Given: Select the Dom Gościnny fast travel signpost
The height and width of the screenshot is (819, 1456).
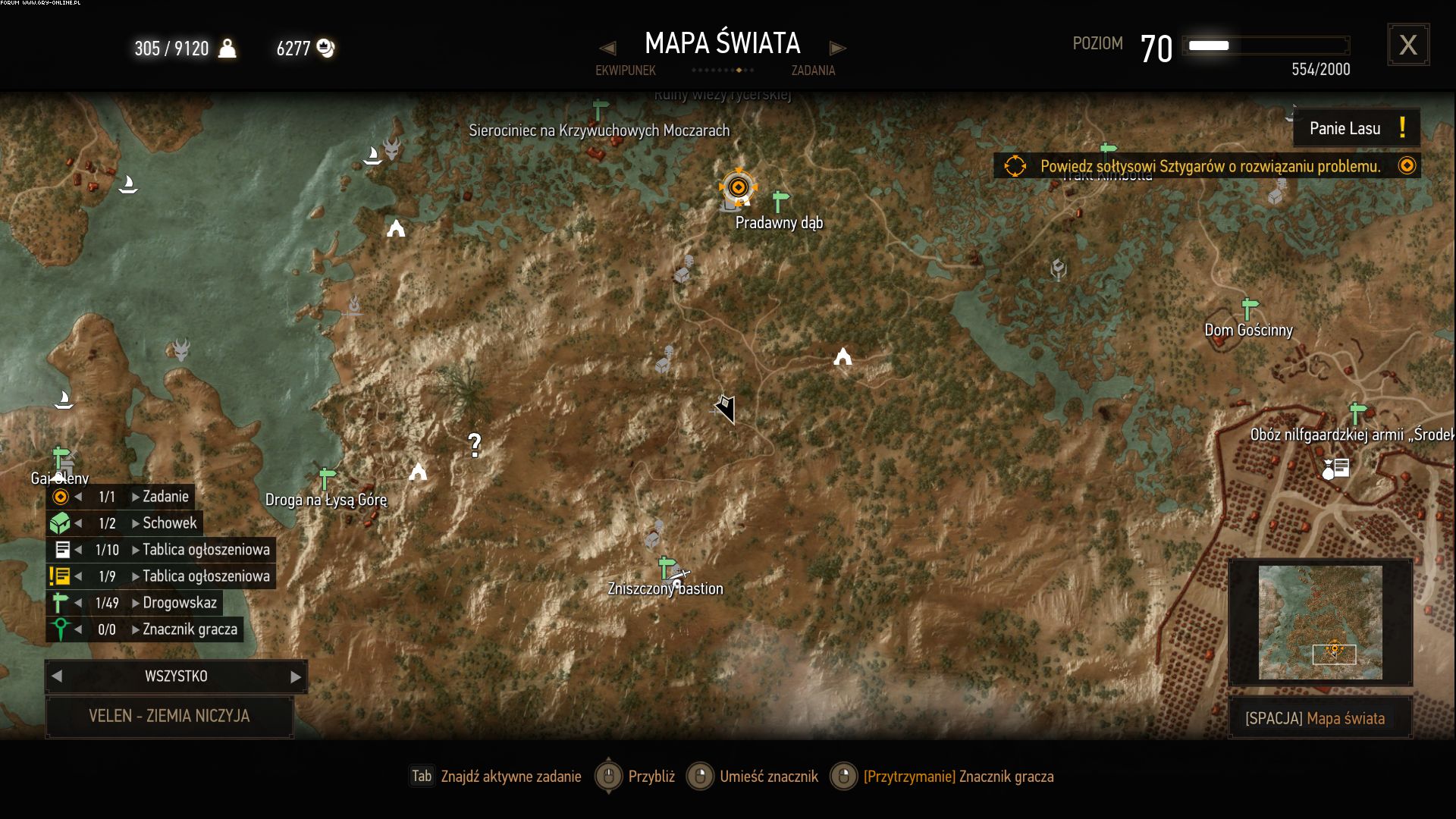Looking at the screenshot, I should 1249,309.
